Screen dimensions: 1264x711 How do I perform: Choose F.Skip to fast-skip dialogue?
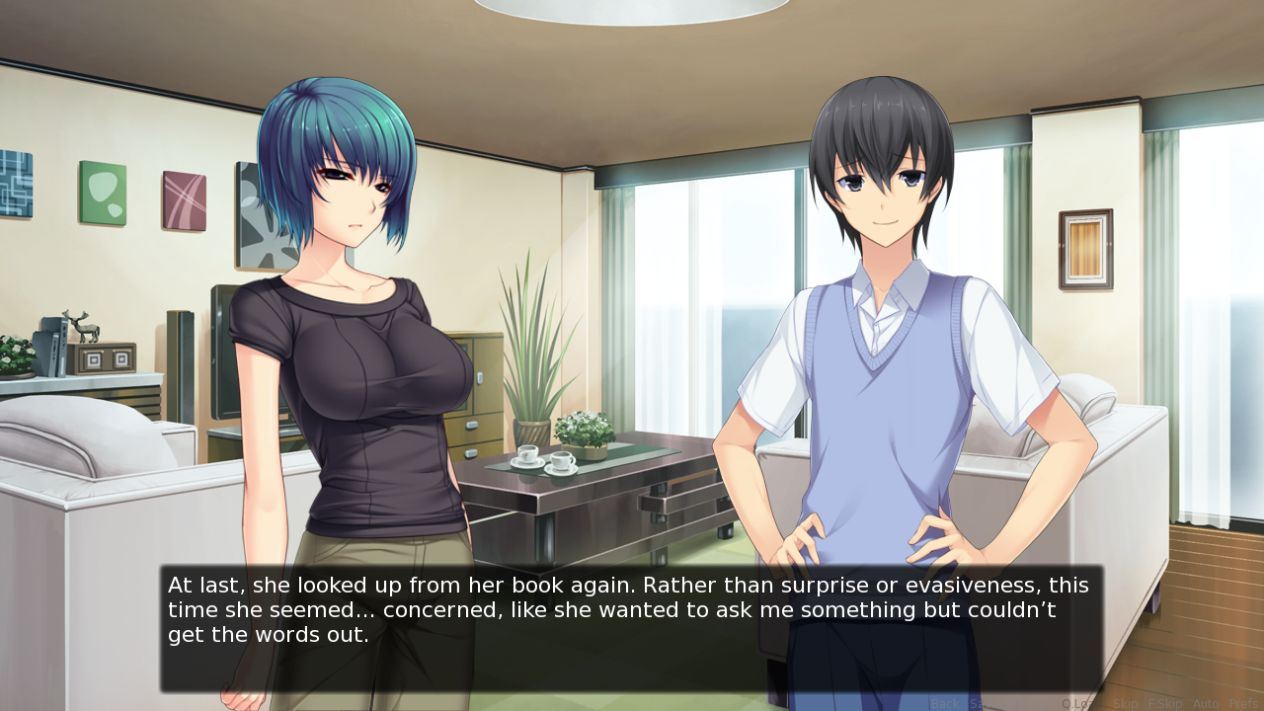[x=1165, y=703]
